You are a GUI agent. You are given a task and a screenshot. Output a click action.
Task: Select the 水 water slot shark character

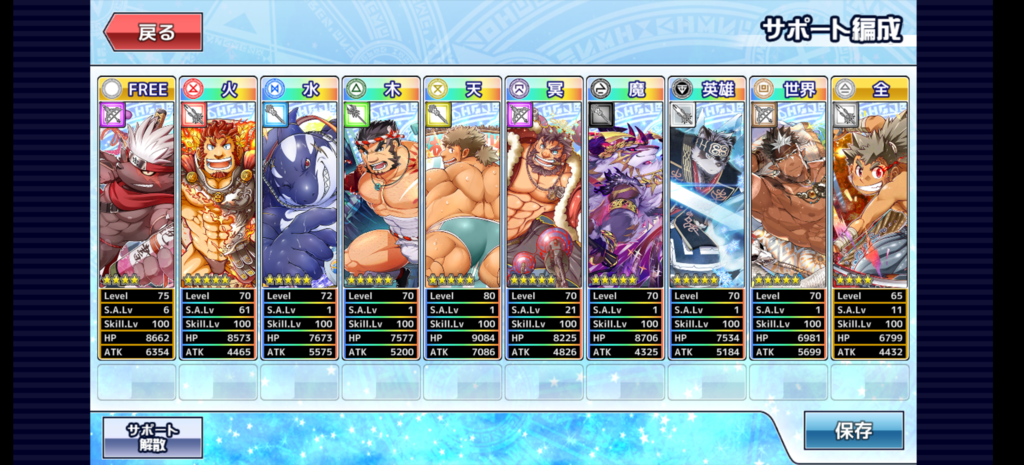click(299, 195)
